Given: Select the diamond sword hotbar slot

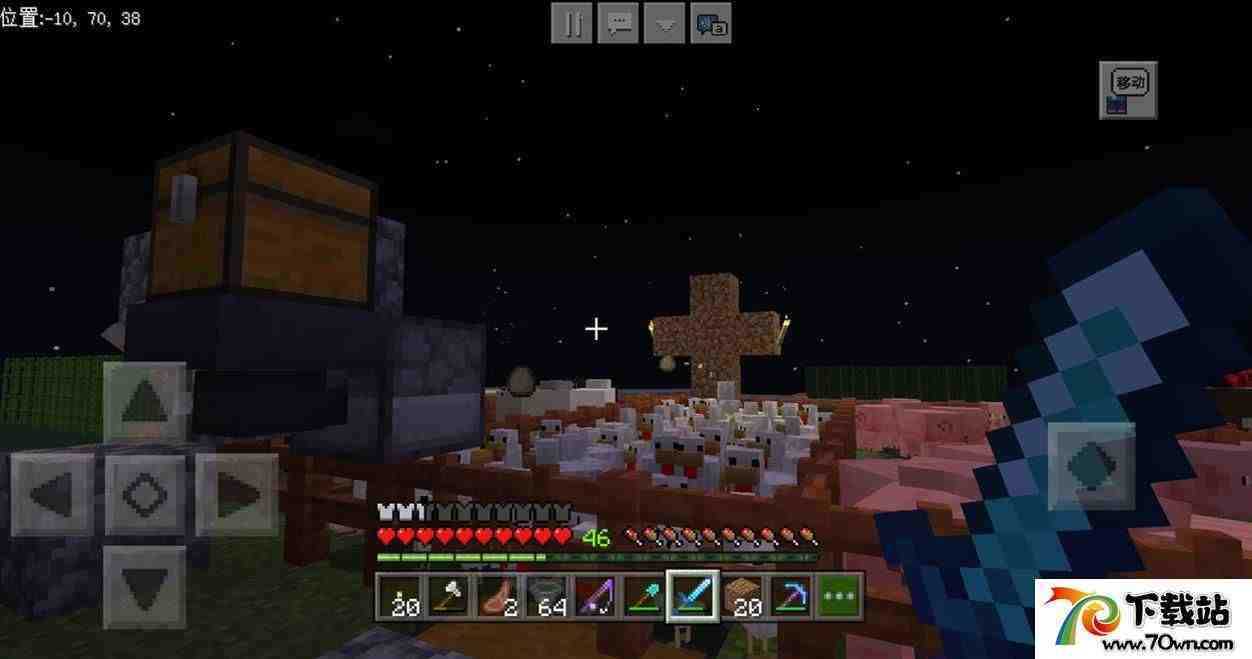Looking at the screenshot, I should pyautogui.click(x=692, y=597).
